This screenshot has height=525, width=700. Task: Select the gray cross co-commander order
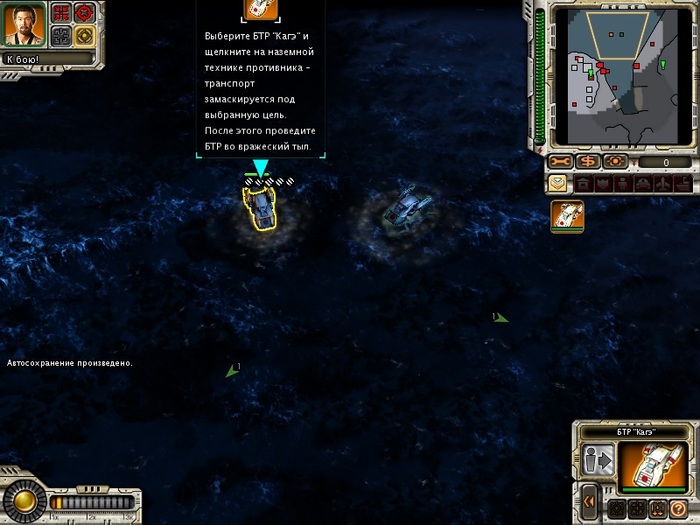(x=61, y=36)
